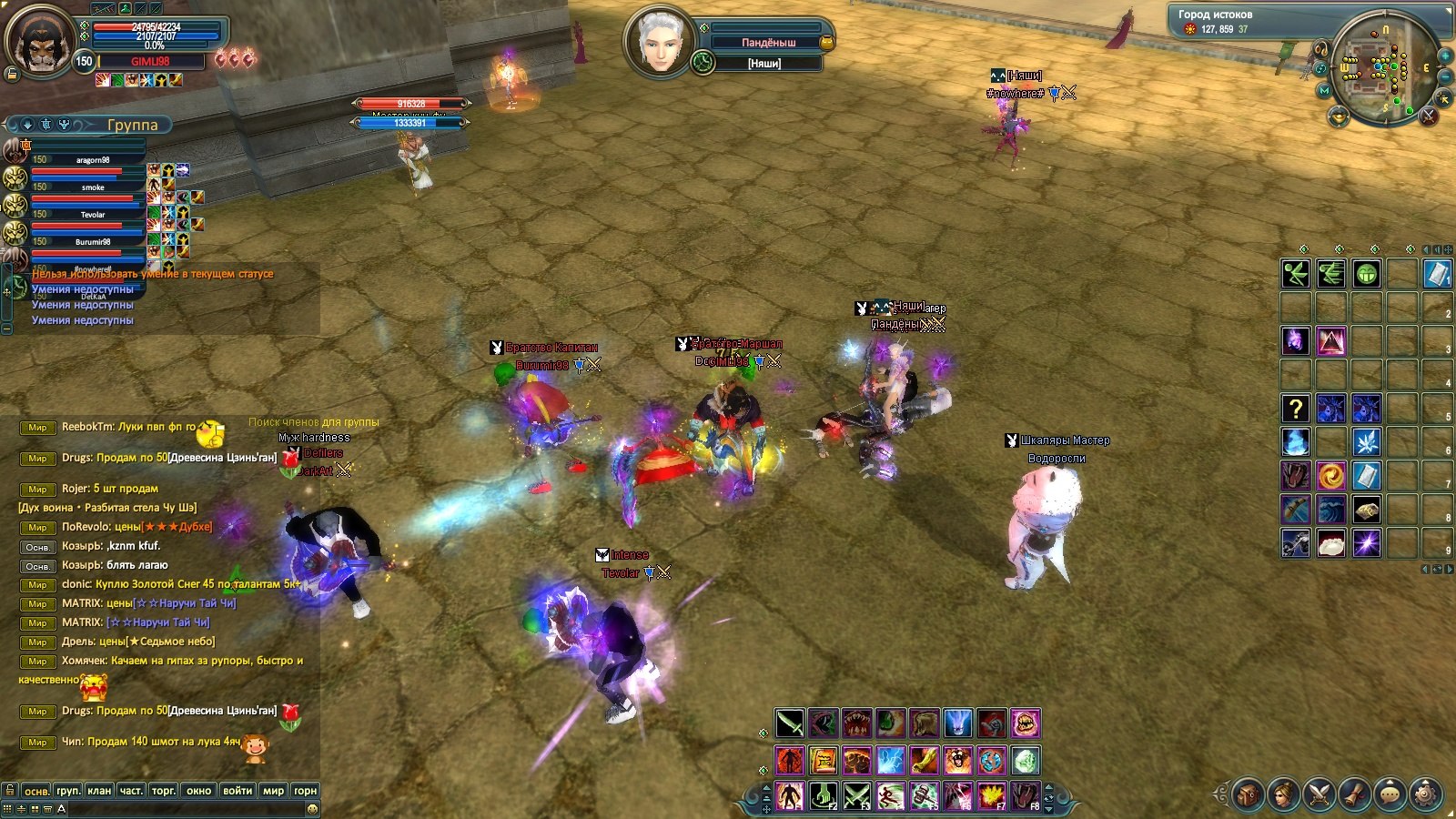Open the gear system settings icon

pos(1425,794)
